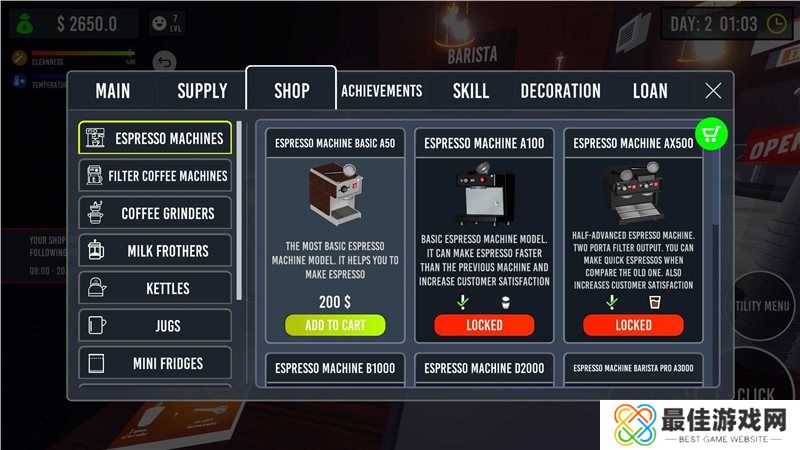Open the Mini Fridges category

click(x=155, y=364)
